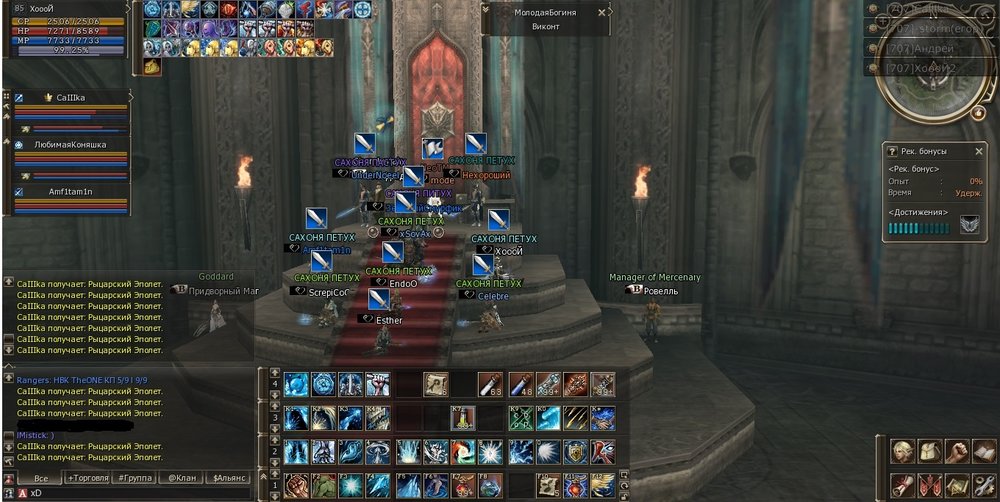Image resolution: width=1000 pixels, height=502 pixels.
Task: Use the blue mana potion with count 48
Action: point(520,384)
